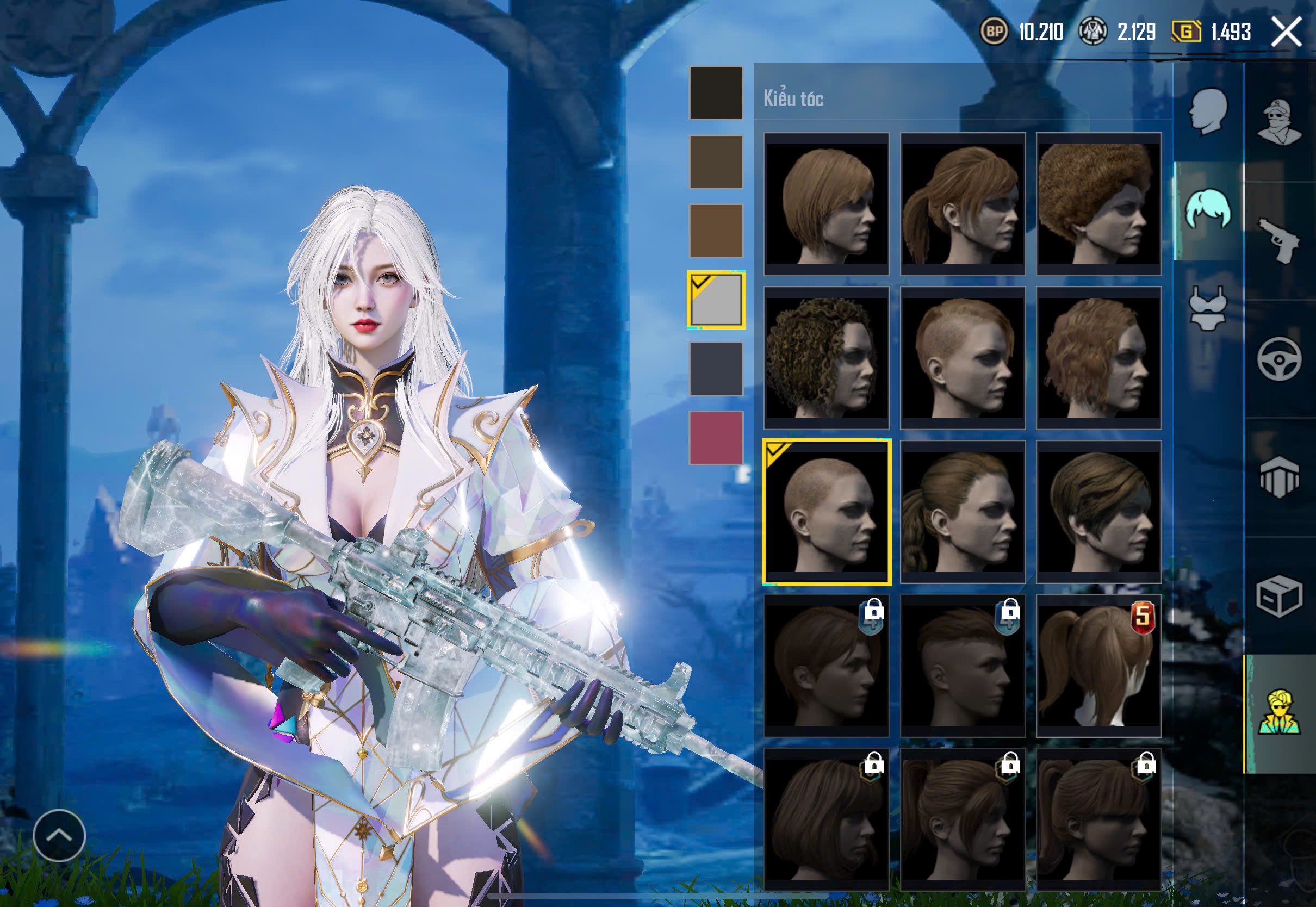1316x907 pixels.
Task: Choose the light brown hair color swatch
Action: click(x=716, y=230)
